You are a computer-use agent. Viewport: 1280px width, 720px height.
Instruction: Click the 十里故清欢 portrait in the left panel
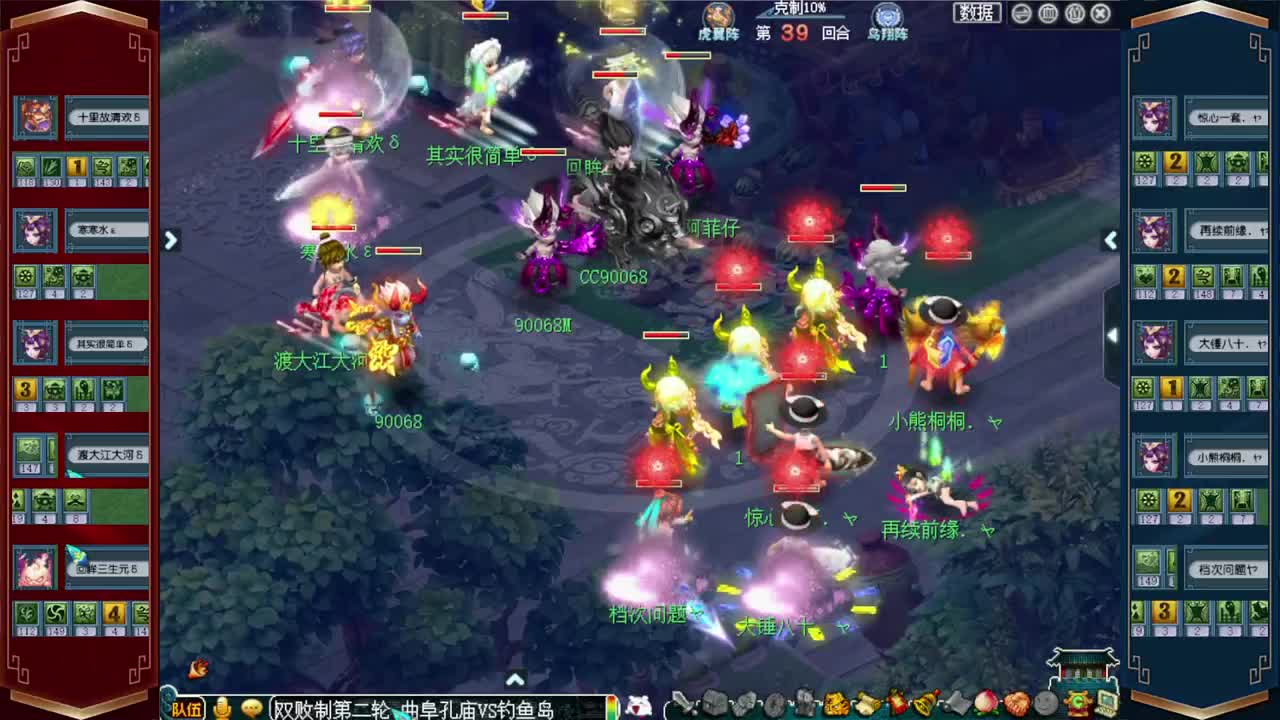click(35, 115)
